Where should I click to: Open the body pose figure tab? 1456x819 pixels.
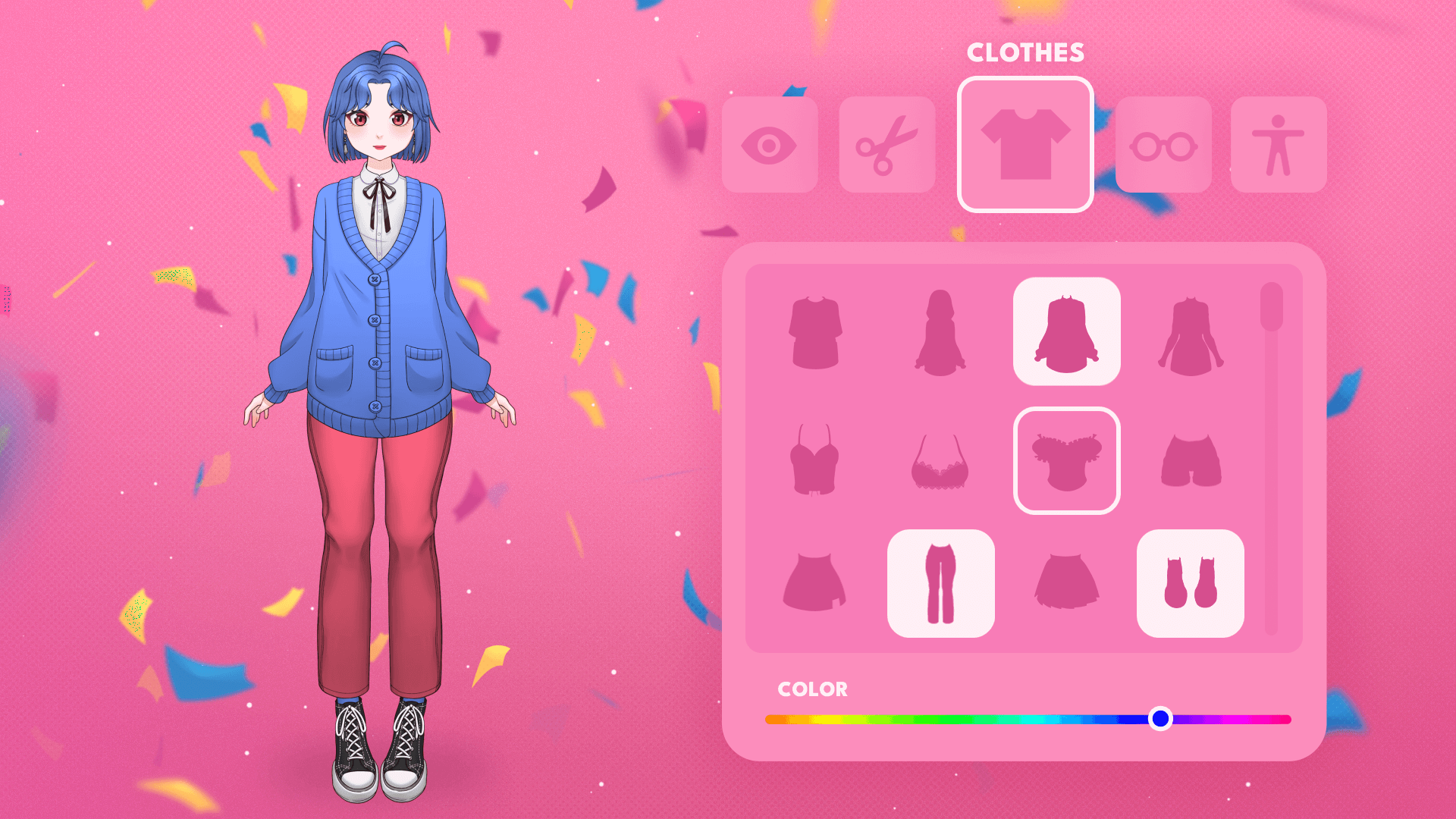point(1279,145)
